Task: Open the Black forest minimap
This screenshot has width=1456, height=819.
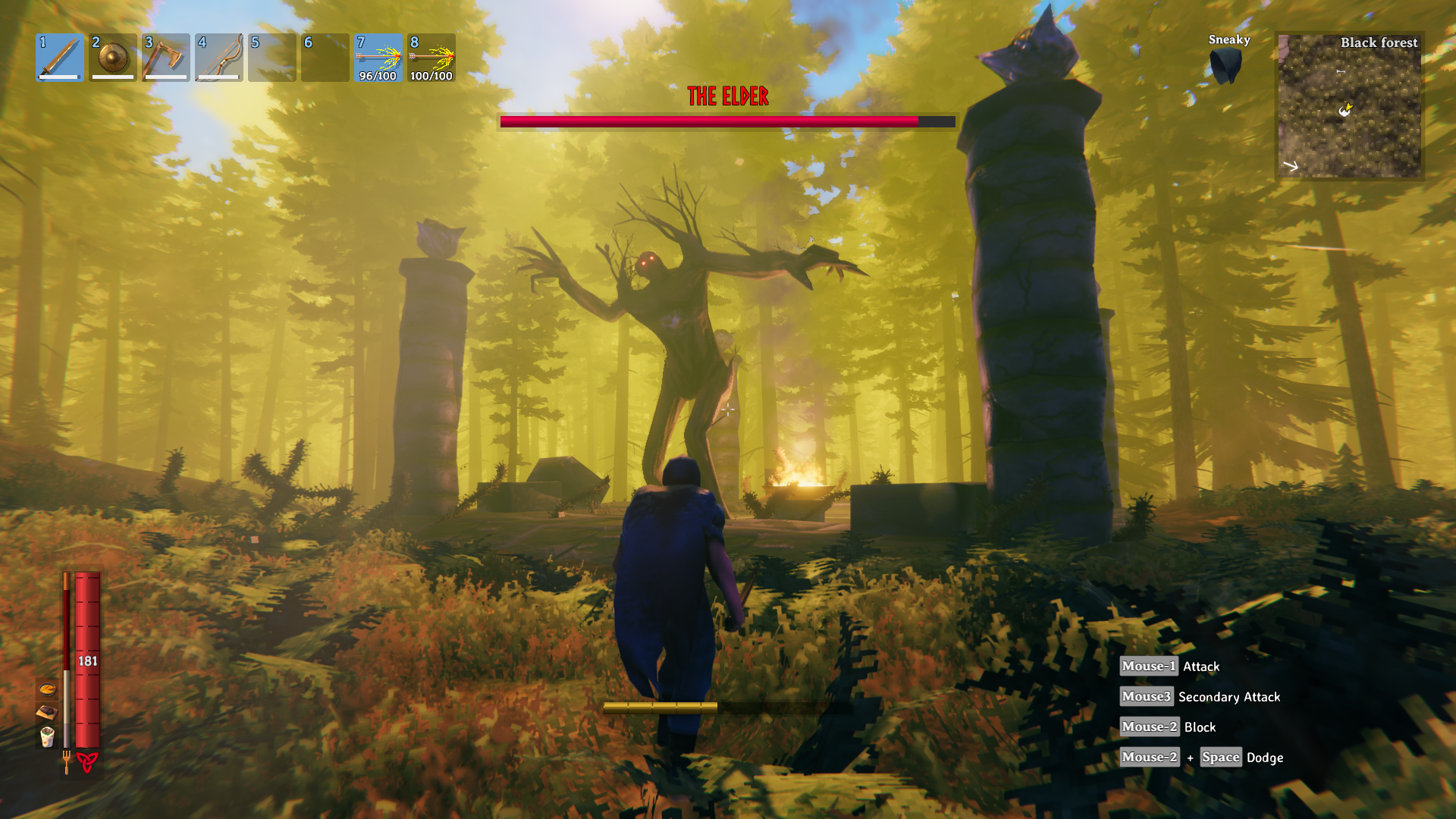Action: click(1349, 105)
